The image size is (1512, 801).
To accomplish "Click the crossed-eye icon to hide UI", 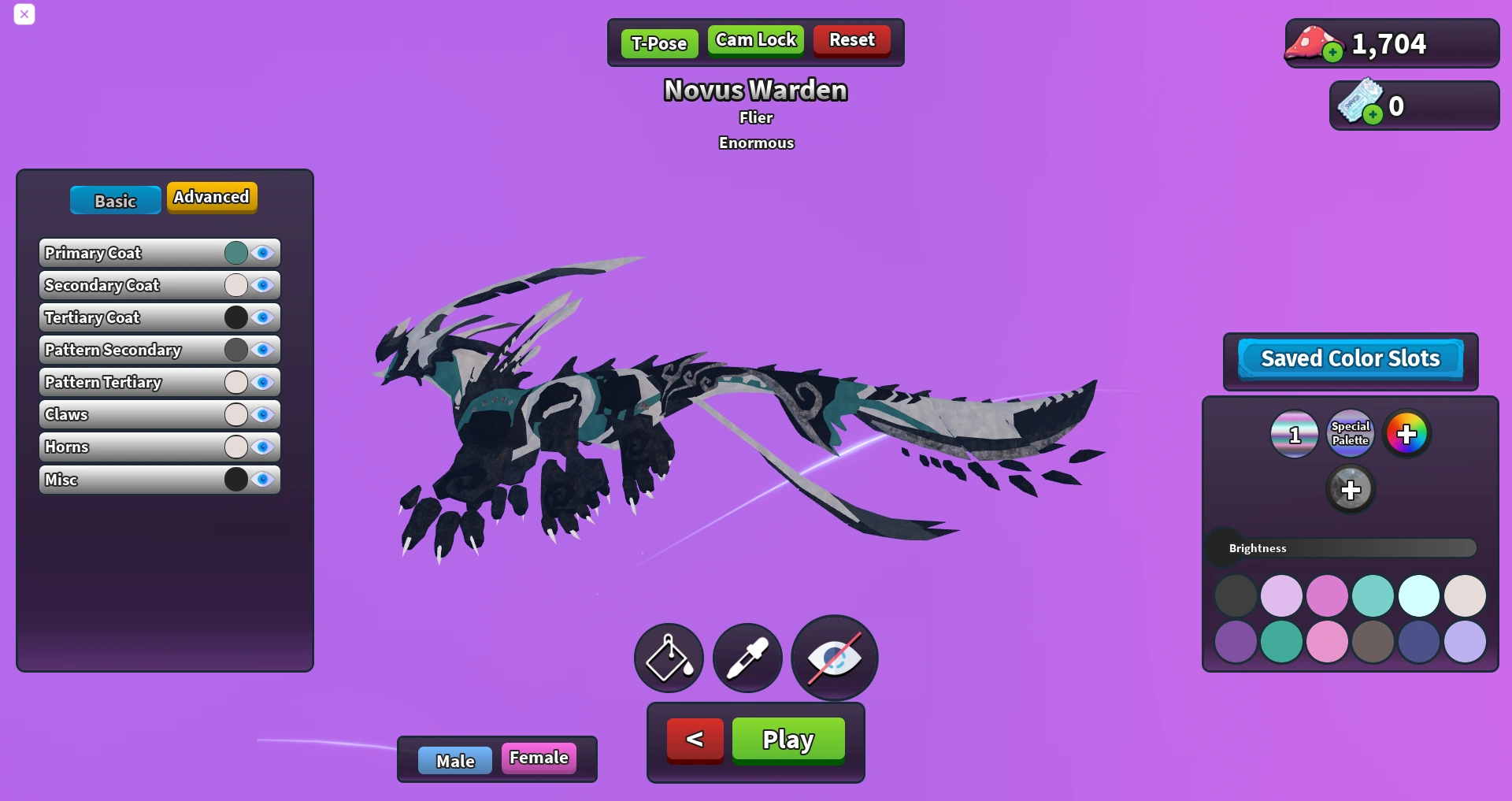I will point(833,658).
